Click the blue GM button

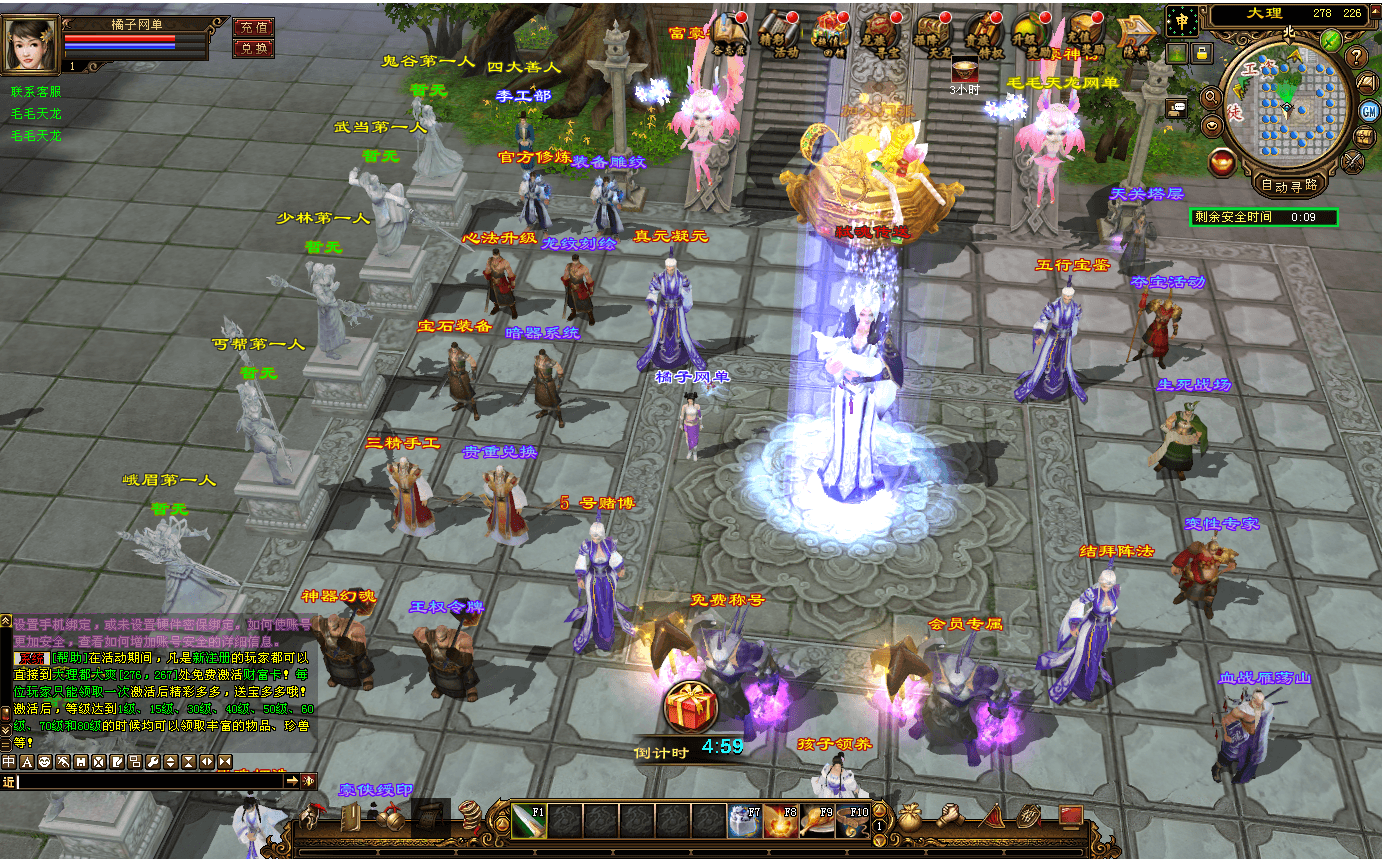[1368, 110]
